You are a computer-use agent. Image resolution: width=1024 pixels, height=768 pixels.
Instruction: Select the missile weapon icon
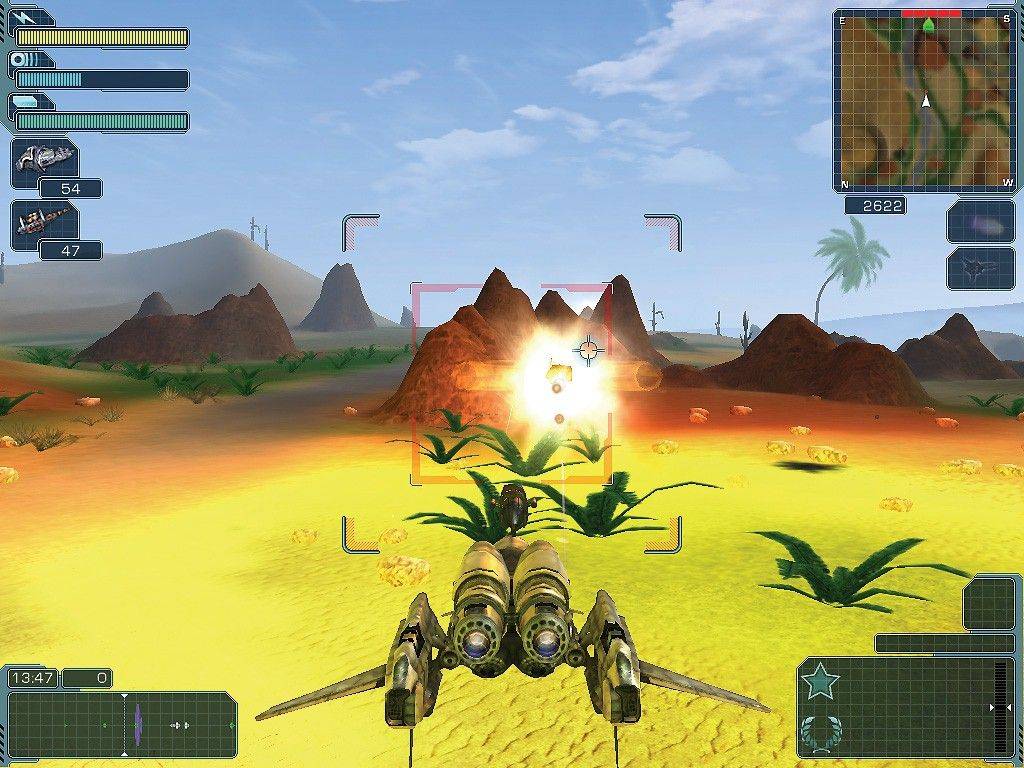[x=44, y=223]
